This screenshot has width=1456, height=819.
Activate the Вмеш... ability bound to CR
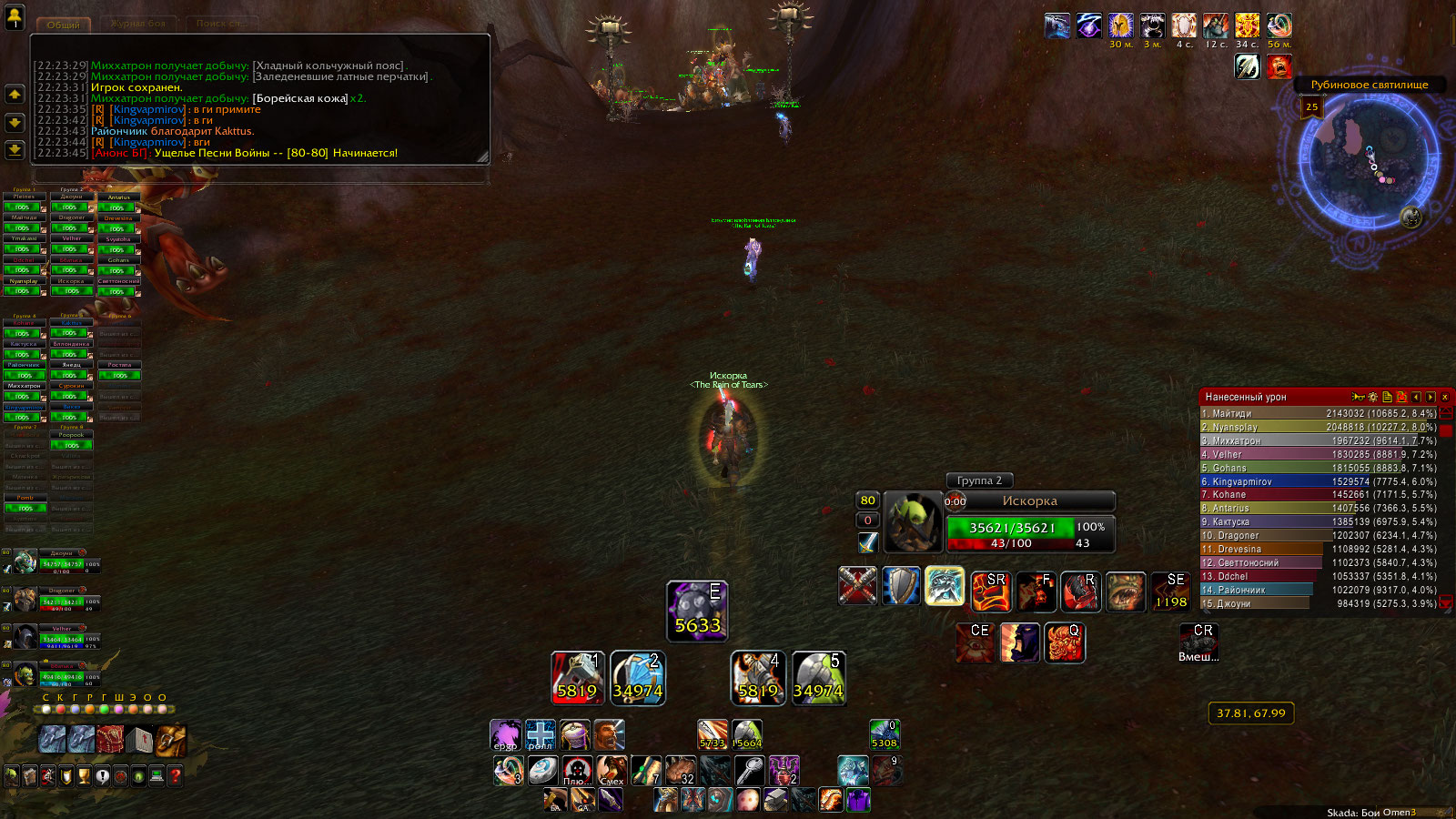point(1198,642)
